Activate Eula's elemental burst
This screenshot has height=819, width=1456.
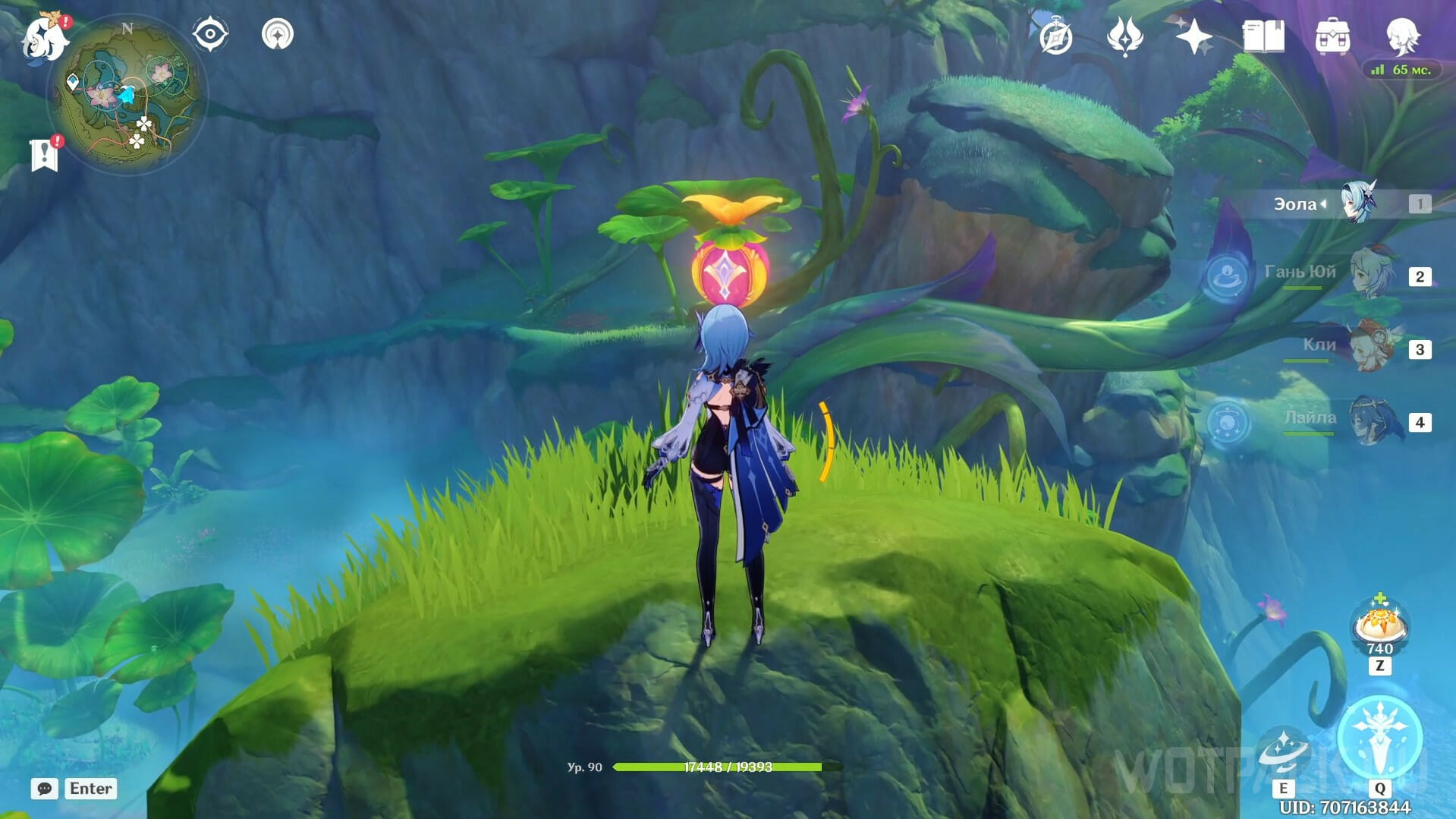(x=1379, y=738)
